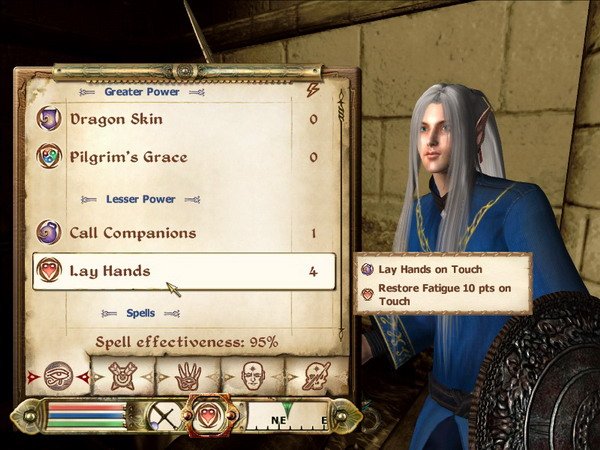The height and width of the screenshot is (450, 600).
Task: Open the map from the compass
Action: pos(287,414)
